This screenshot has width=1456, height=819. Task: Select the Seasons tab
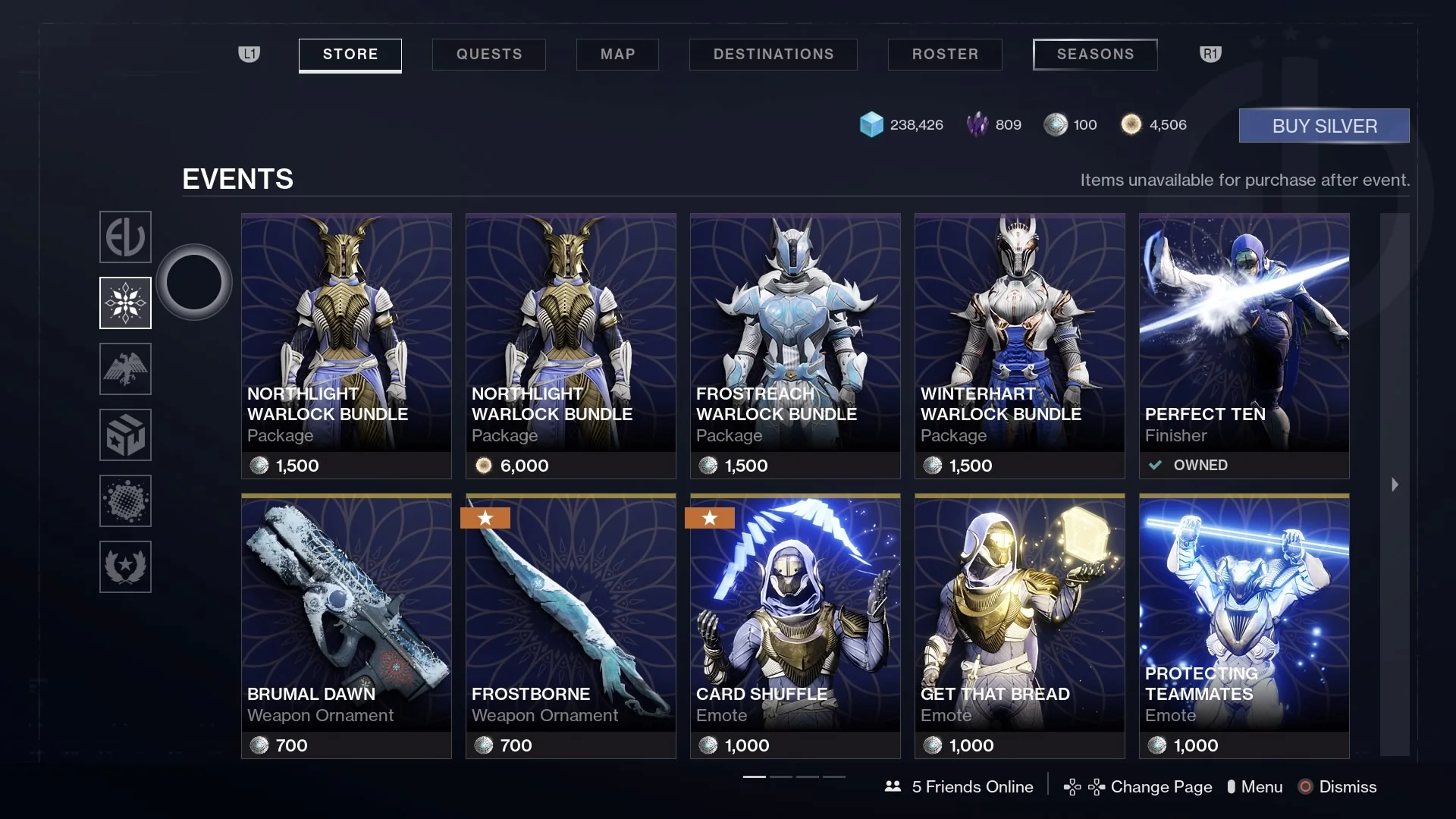(1095, 55)
